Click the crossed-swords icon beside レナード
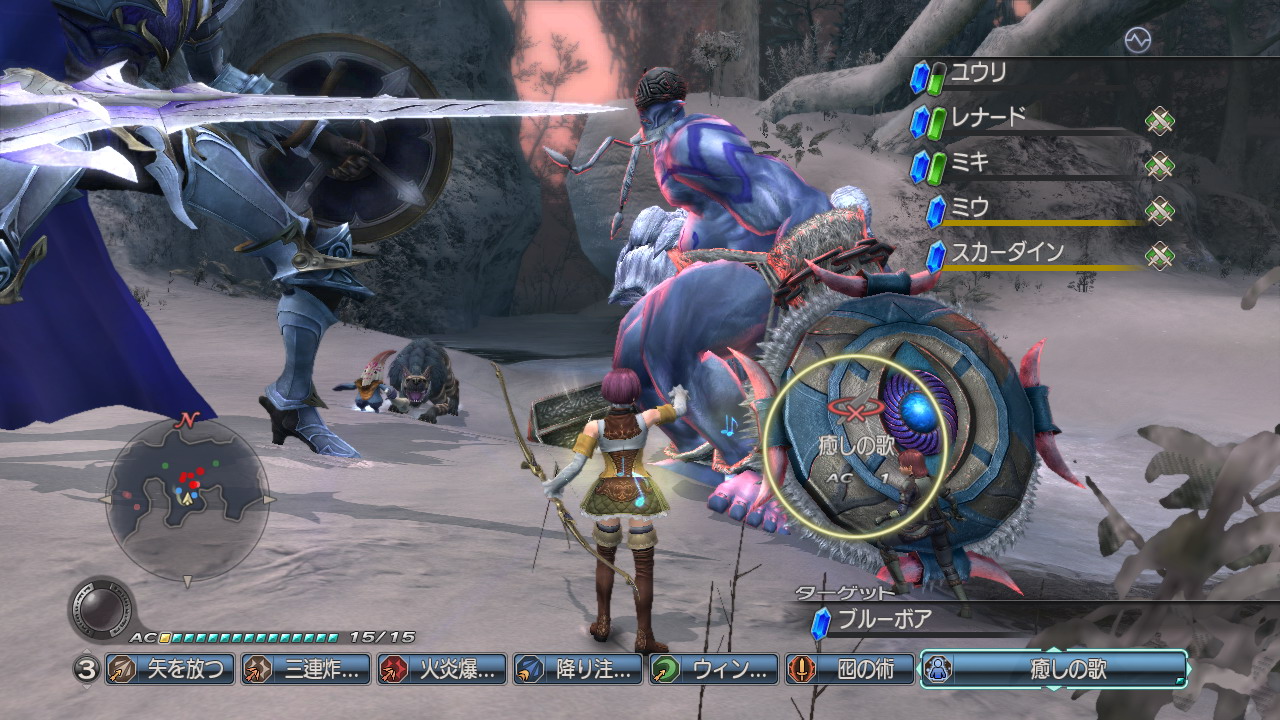This screenshot has width=1280, height=720. tap(1159, 121)
